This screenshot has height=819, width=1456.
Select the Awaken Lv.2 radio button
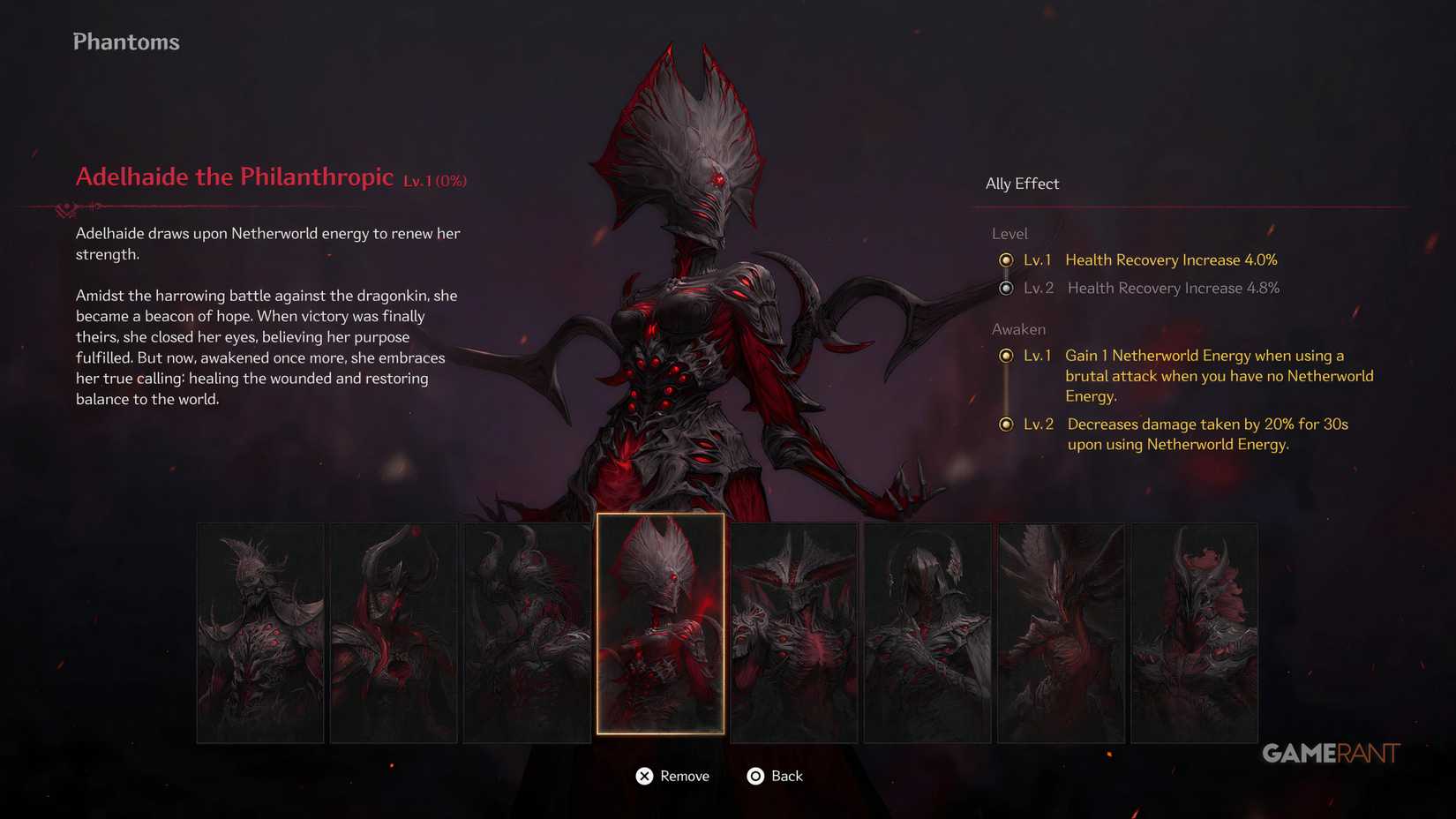(x=1007, y=425)
